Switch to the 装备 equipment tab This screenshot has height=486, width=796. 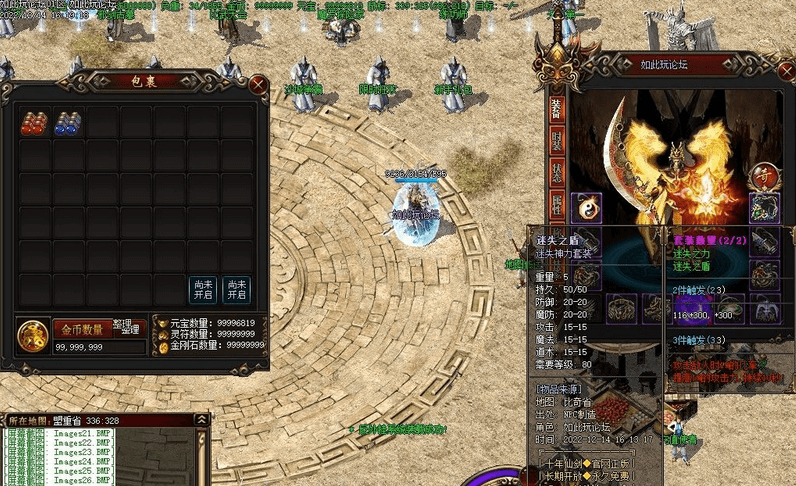[x=556, y=108]
